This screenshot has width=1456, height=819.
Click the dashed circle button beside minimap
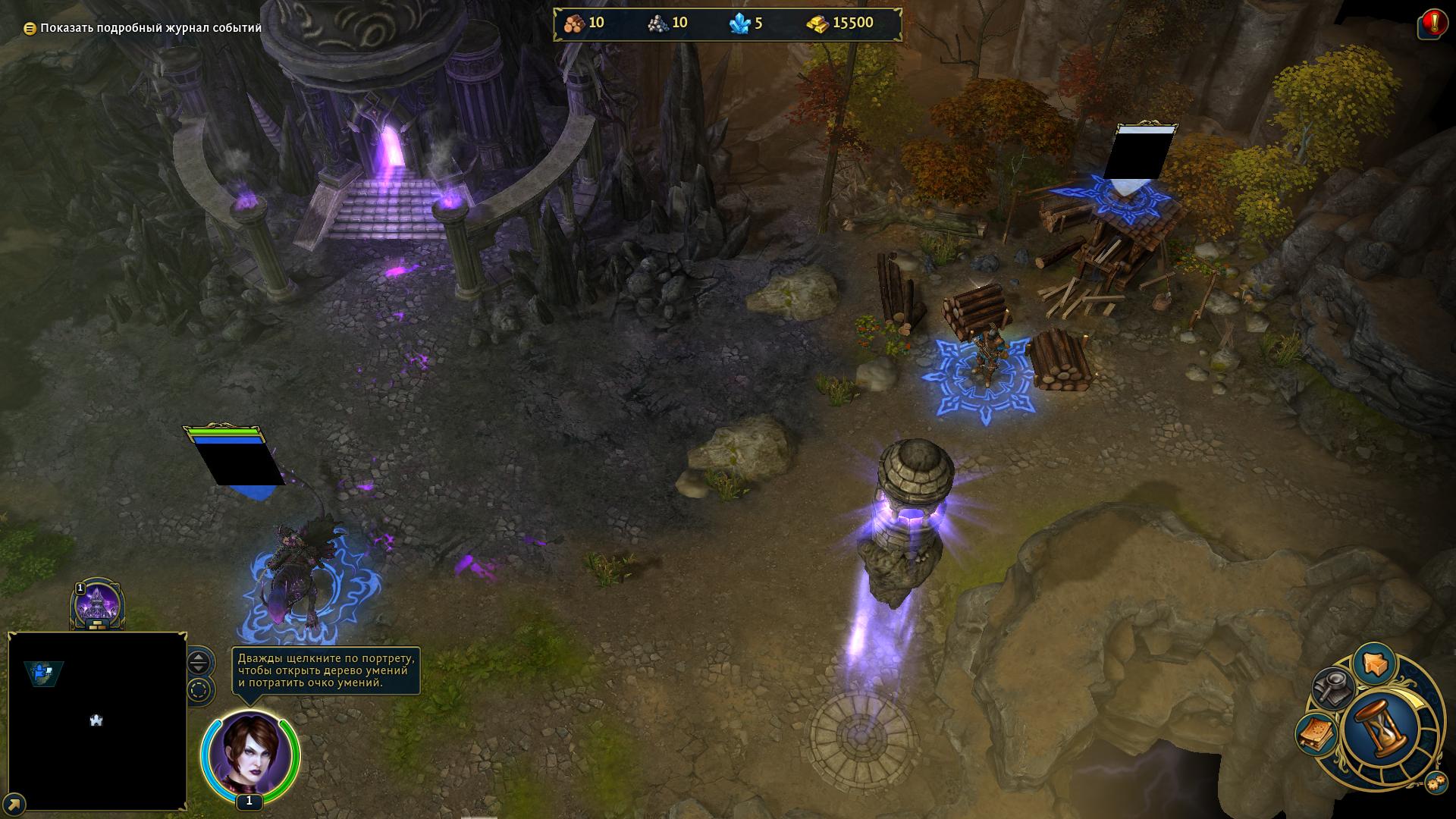[x=199, y=691]
